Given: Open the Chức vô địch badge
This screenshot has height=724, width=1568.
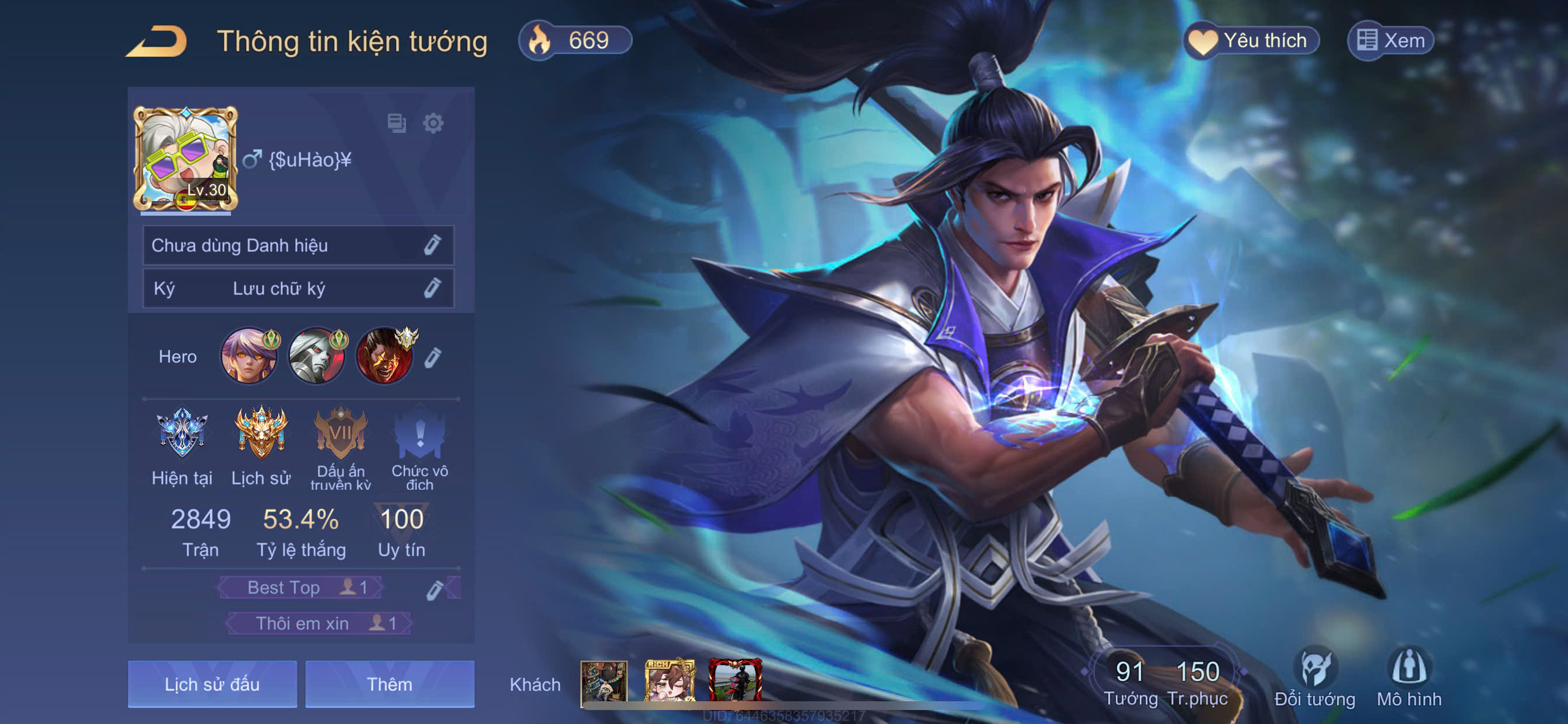Looking at the screenshot, I should pos(419,433).
